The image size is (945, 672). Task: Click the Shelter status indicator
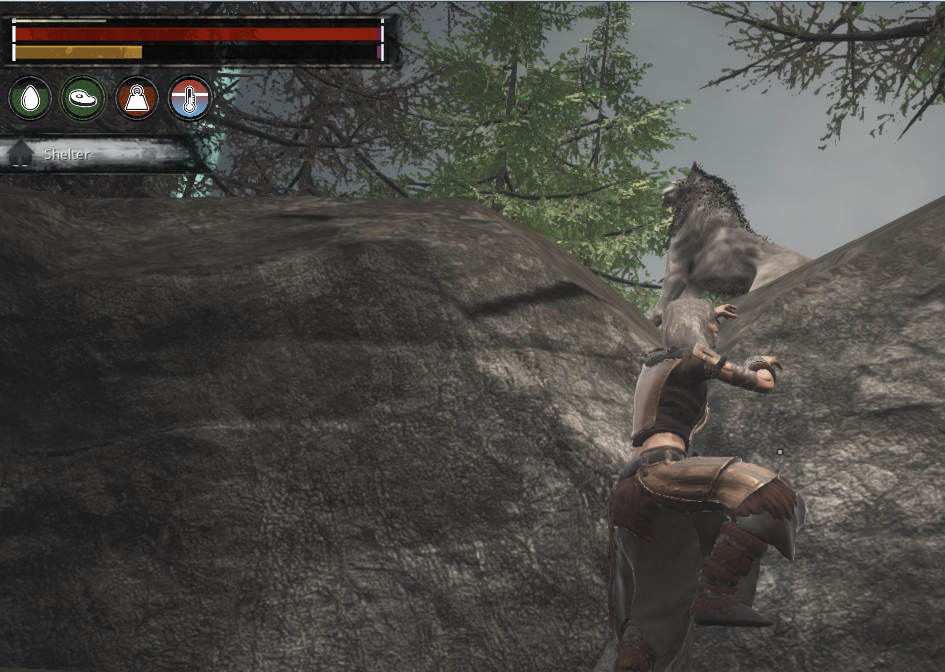[x=98, y=154]
